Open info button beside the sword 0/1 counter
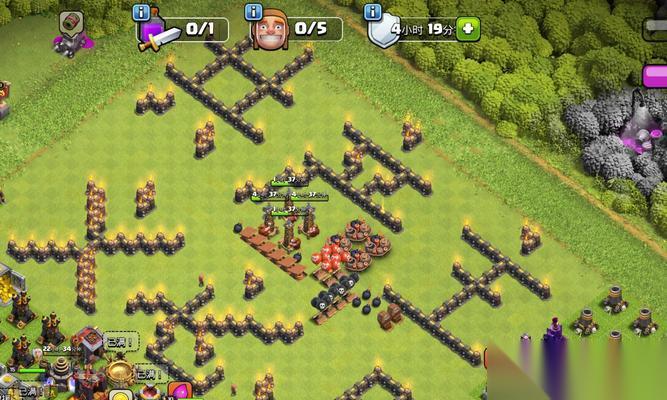Image resolution: width=667 pixels, height=400 pixels. [x=141, y=12]
